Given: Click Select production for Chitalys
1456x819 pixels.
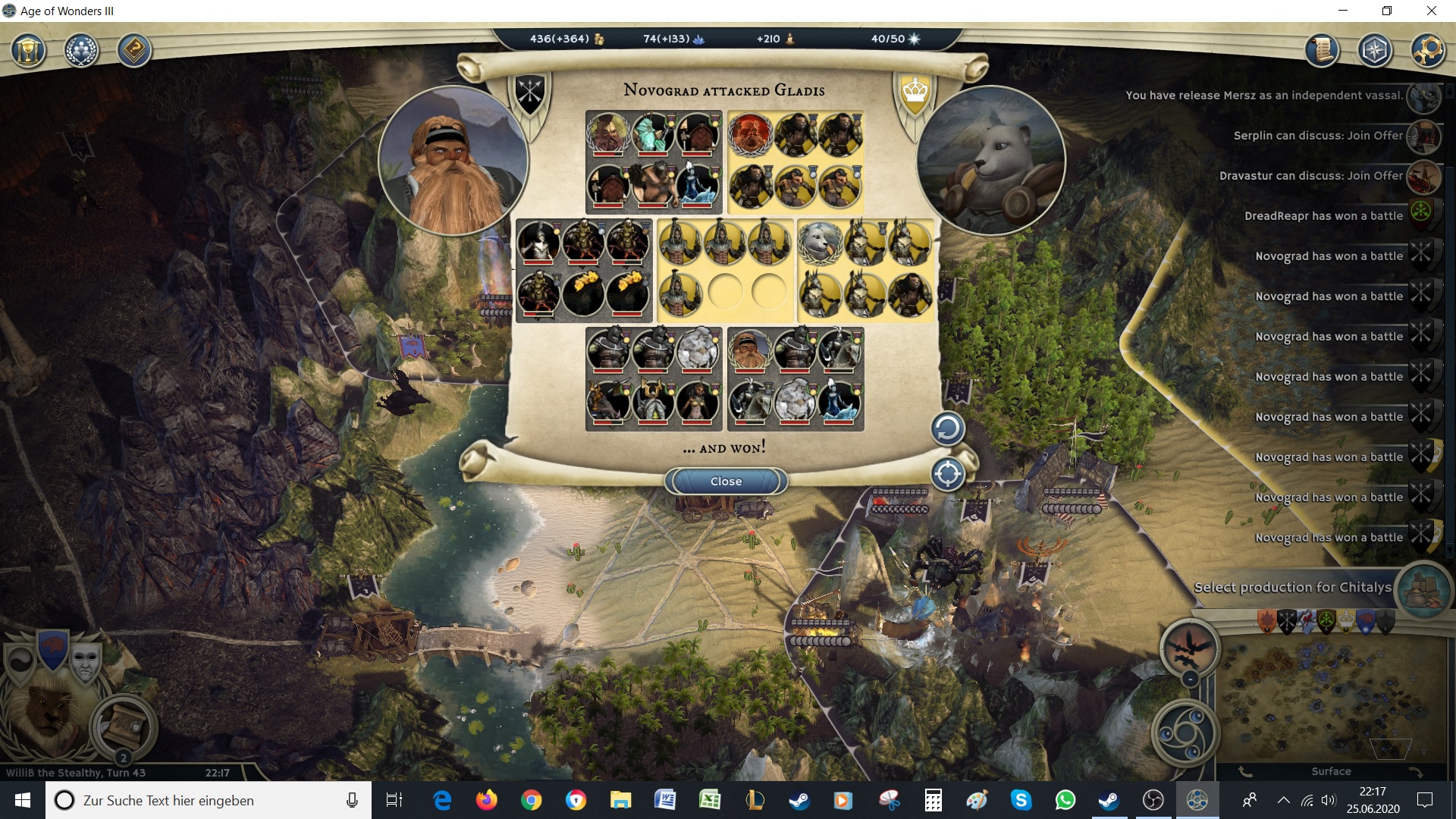Looking at the screenshot, I should point(1292,588).
